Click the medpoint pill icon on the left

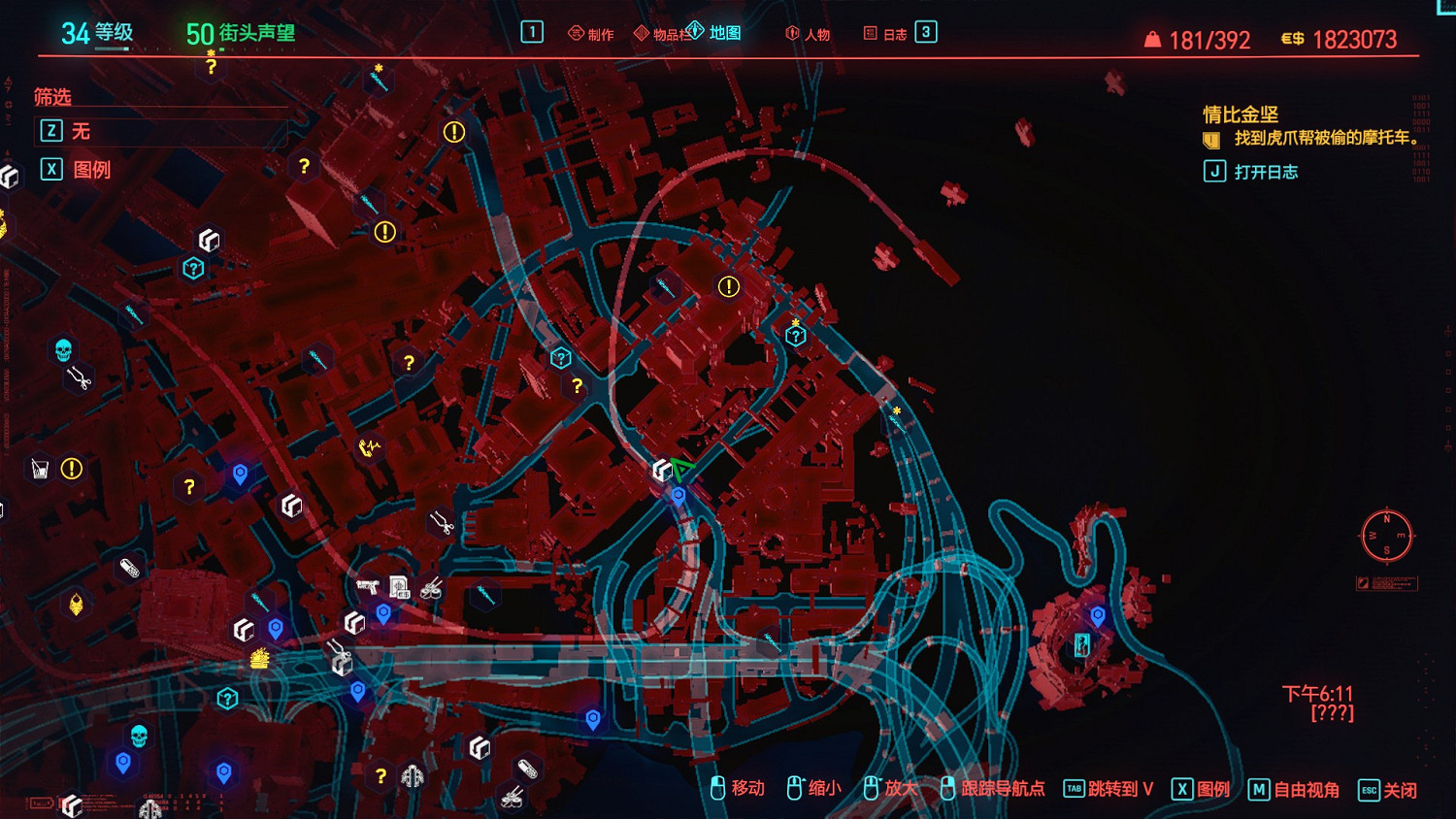click(x=127, y=568)
